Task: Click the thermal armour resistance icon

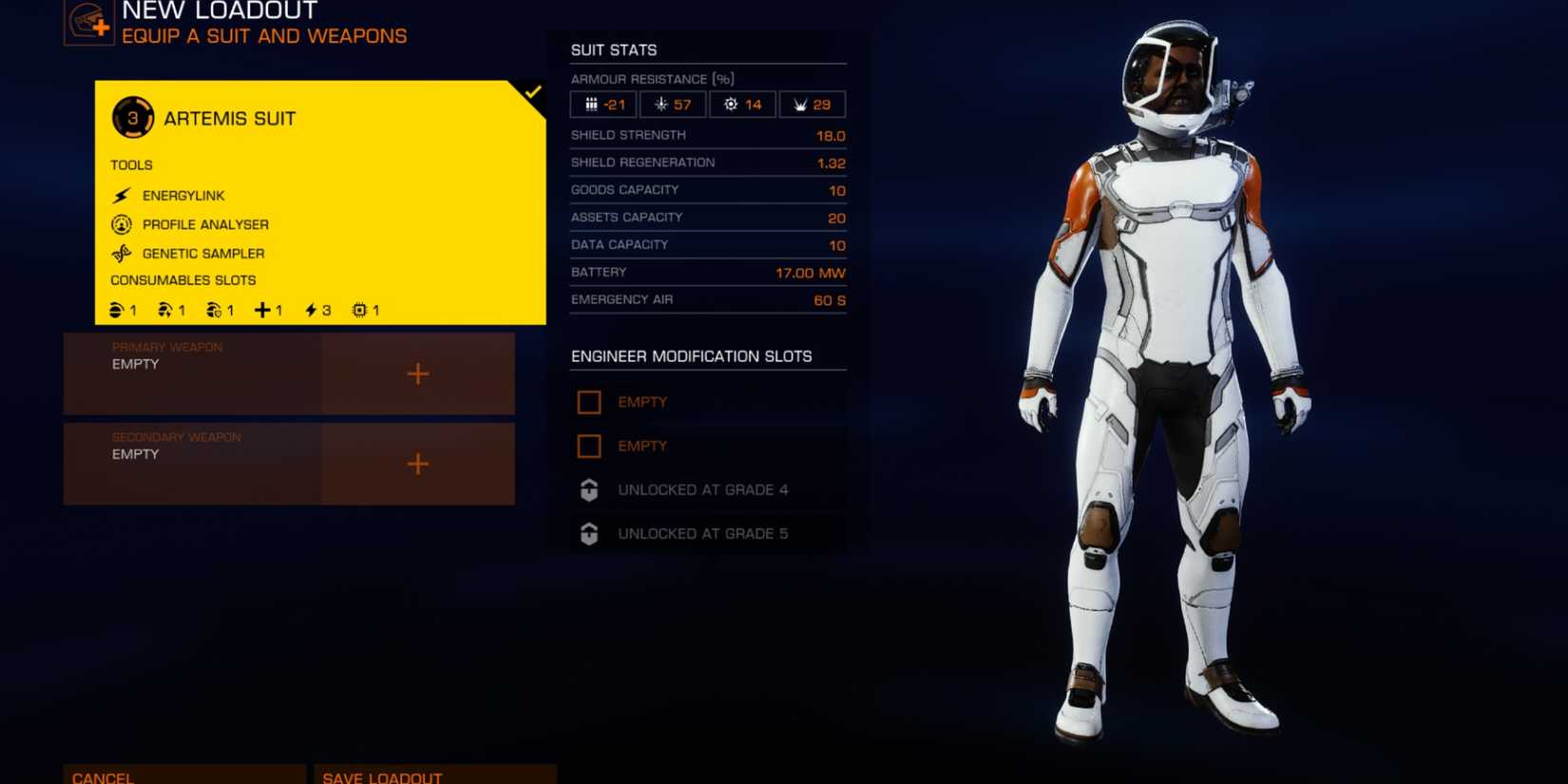Action: [660, 105]
